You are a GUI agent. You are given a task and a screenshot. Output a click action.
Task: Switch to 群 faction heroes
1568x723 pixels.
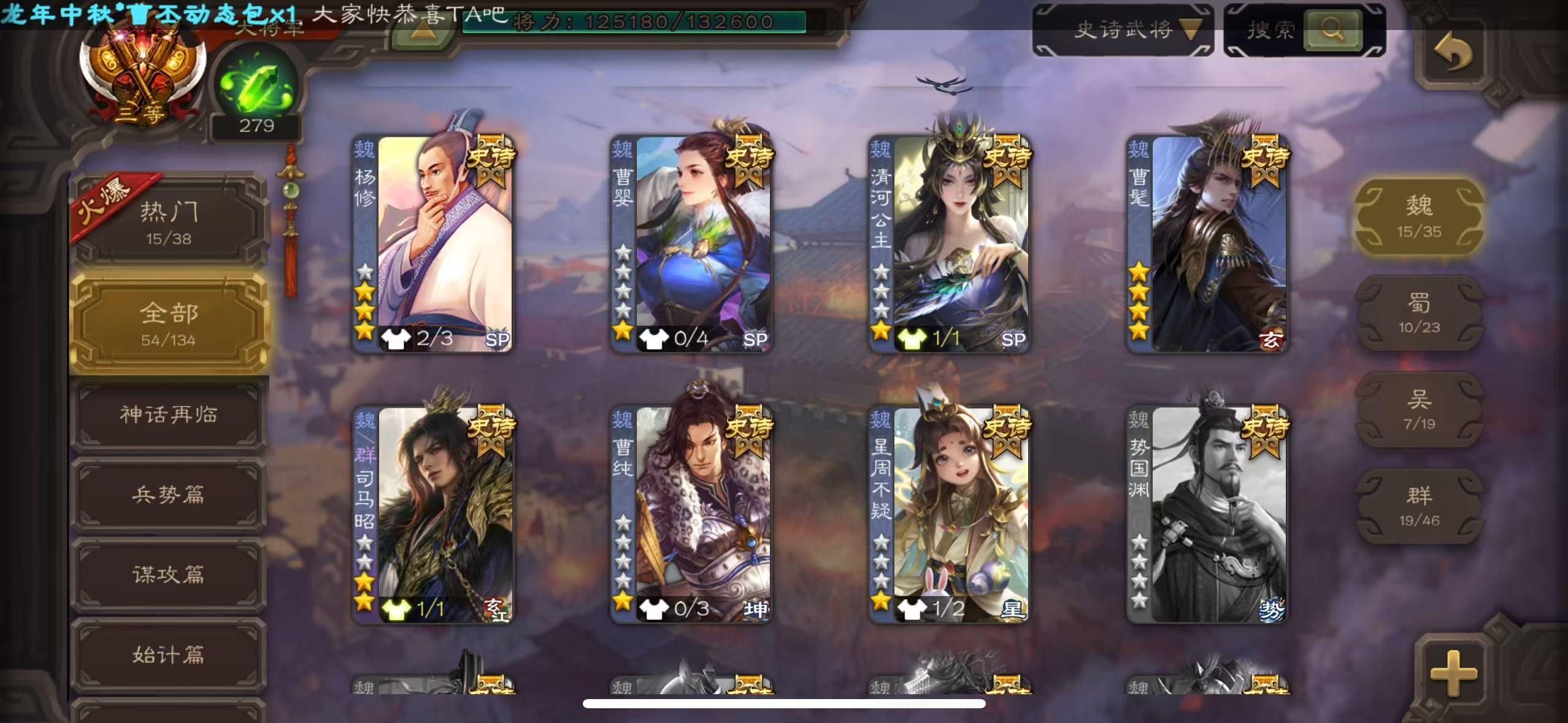point(1419,505)
